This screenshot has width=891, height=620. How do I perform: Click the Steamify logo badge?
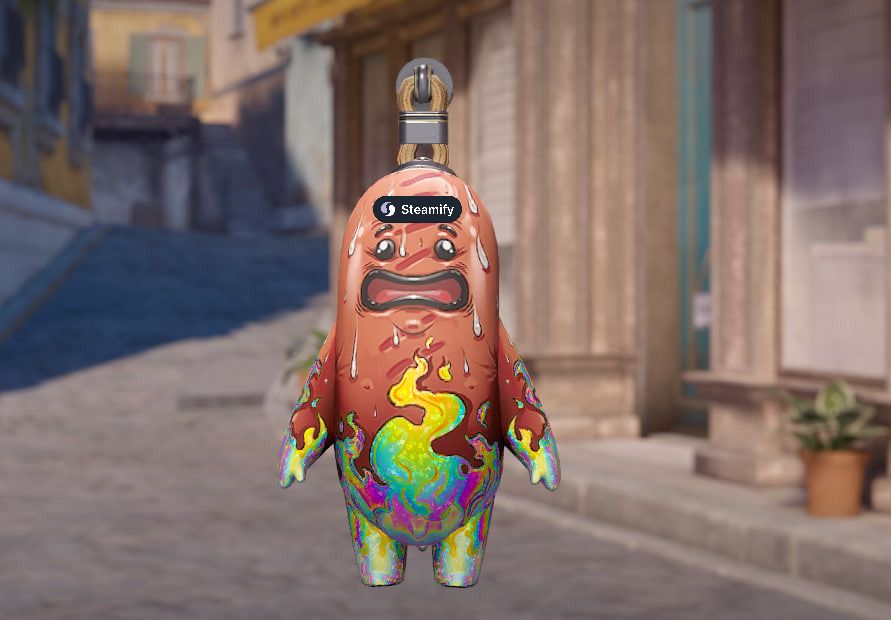click(x=417, y=209)
